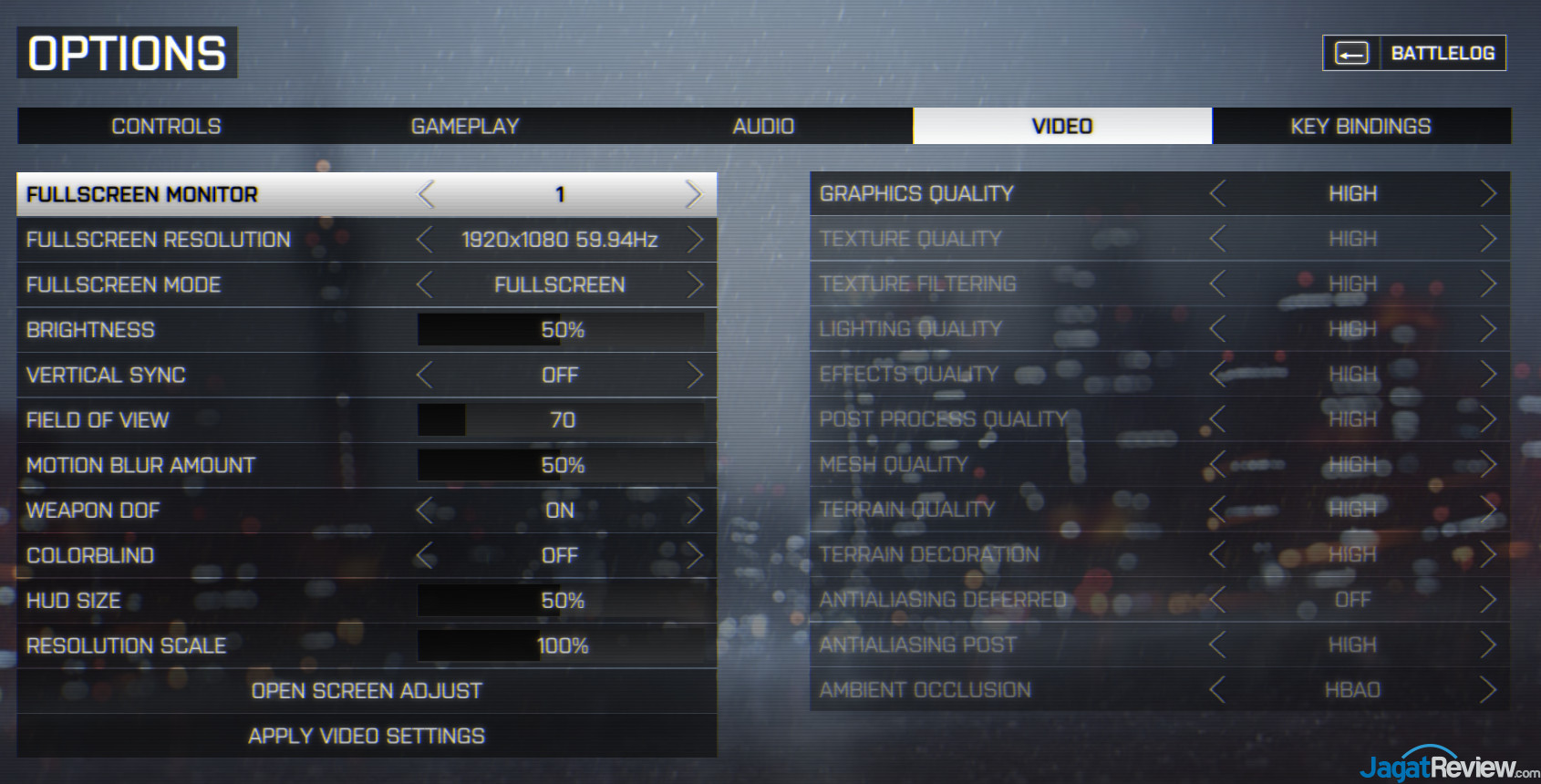Screen dimensions: 1541x784
Task: Select the Audio tab
Action: [763, 126]
